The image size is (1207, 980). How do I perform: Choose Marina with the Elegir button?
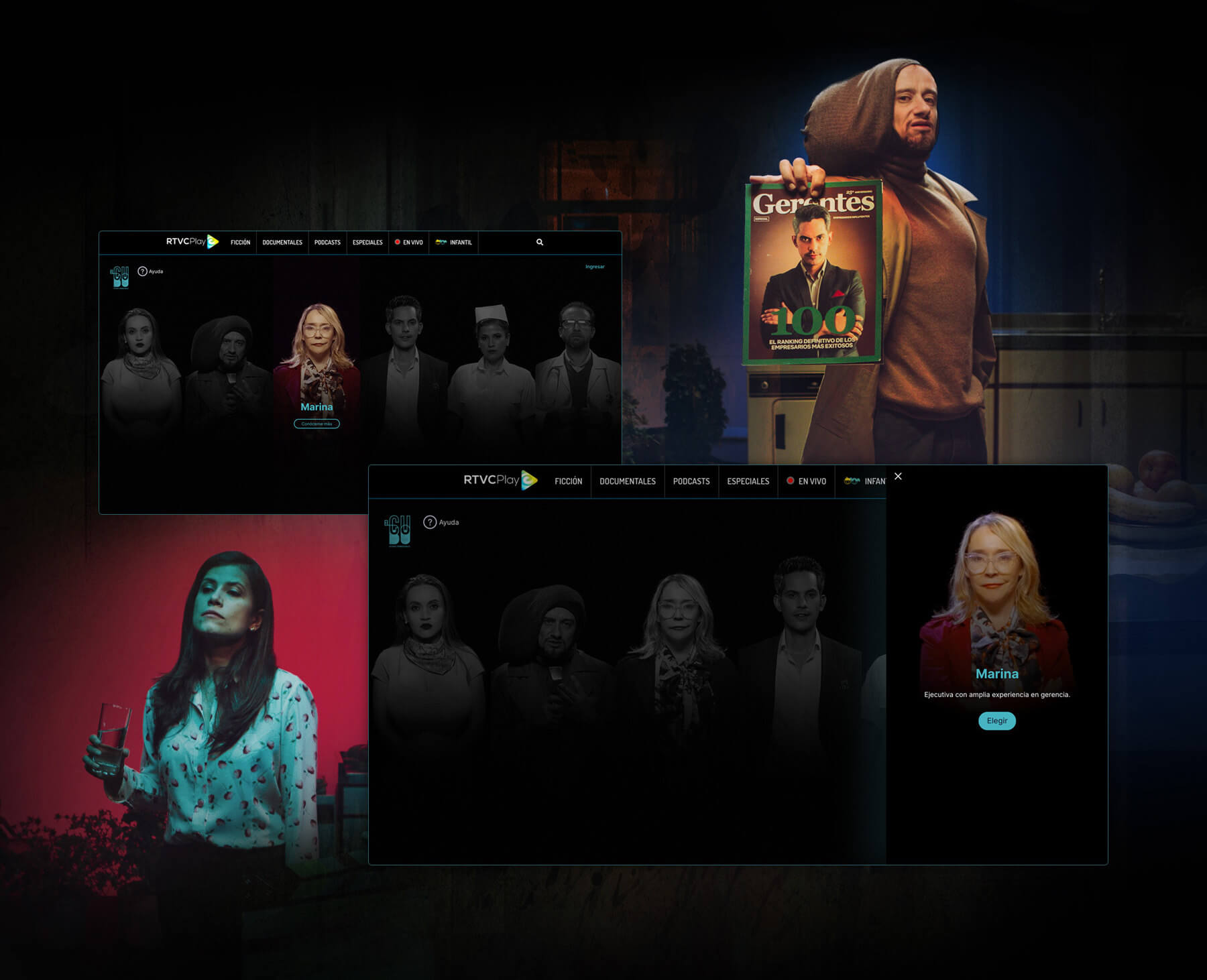point(996,721)
